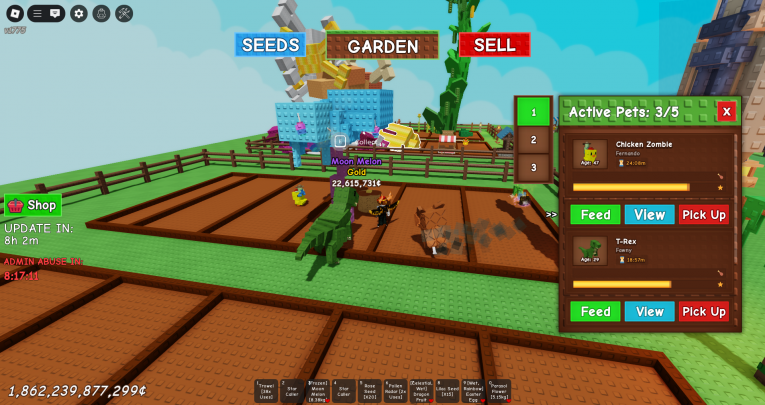Viewport: 765px width, 405px height.
Task: Teleport to the Sell stand
Action: pos(494,45)
